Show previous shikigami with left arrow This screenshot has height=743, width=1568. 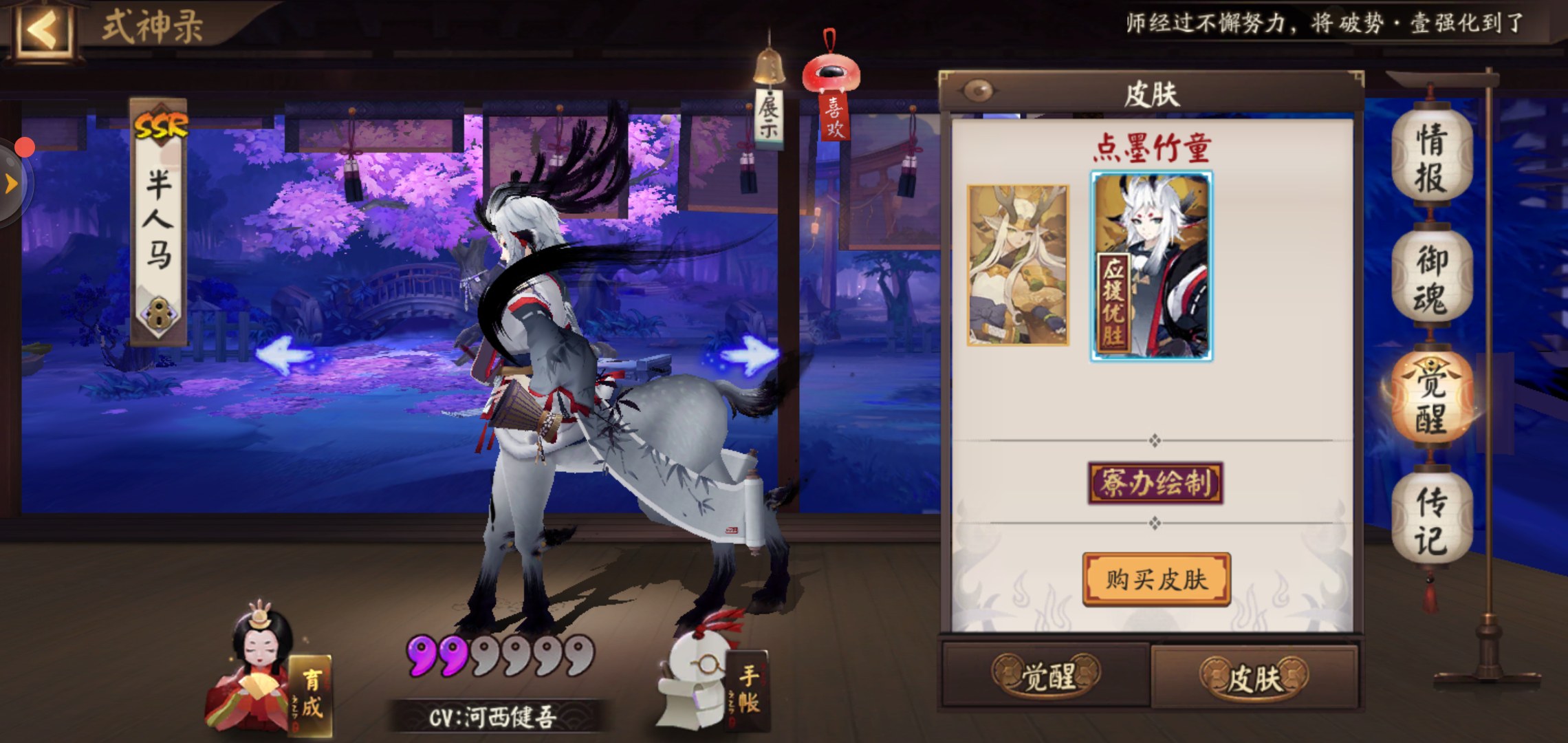click(284, 356)
